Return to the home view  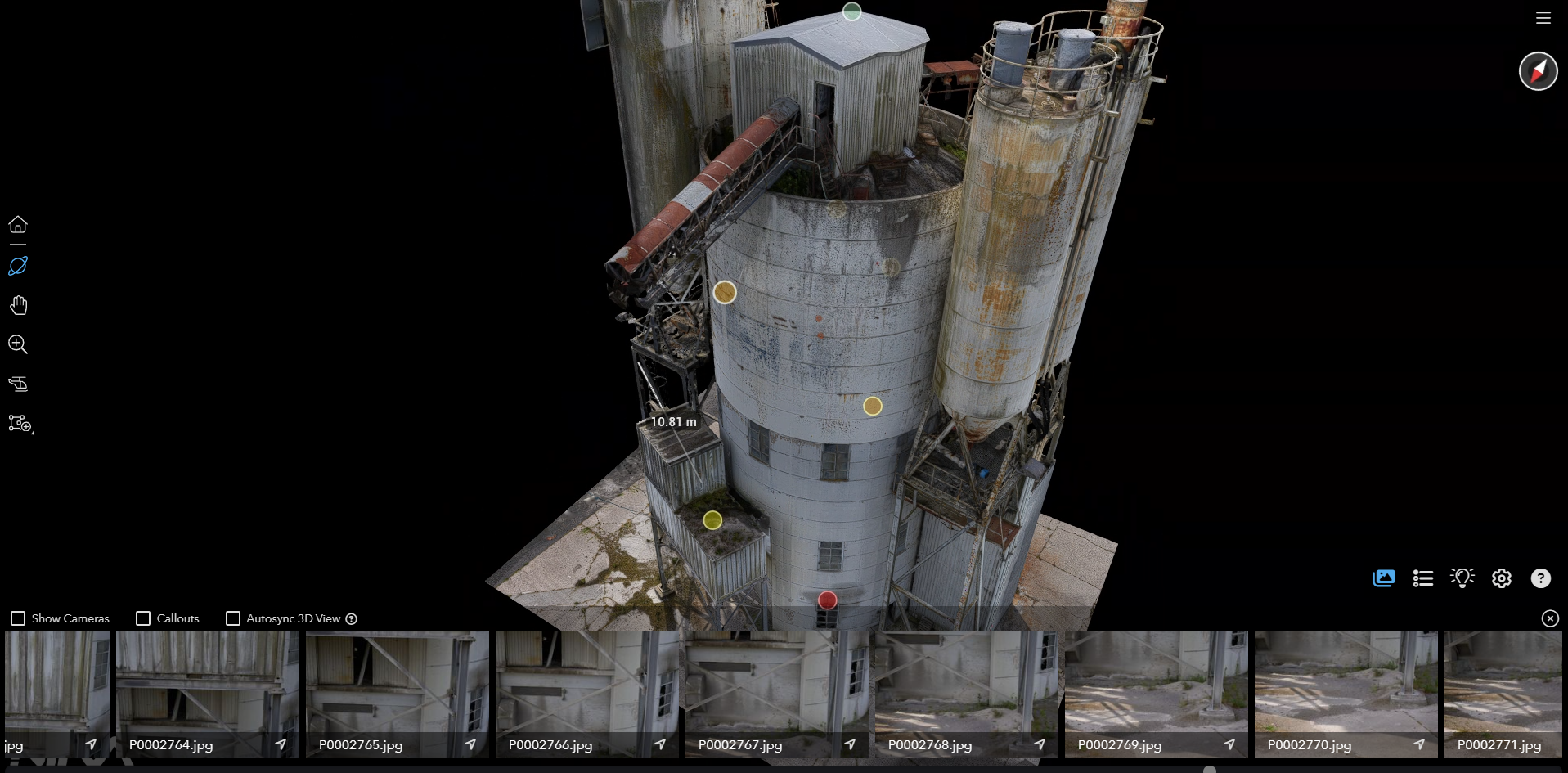pyautogui.click(x=18, y=225)
